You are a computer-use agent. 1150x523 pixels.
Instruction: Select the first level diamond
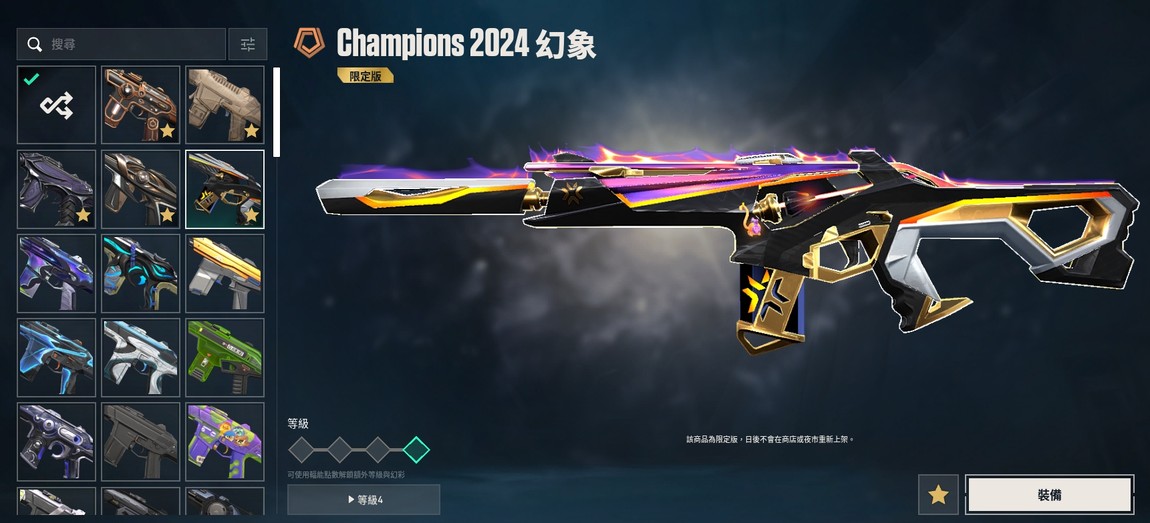(x=302, y=450)
